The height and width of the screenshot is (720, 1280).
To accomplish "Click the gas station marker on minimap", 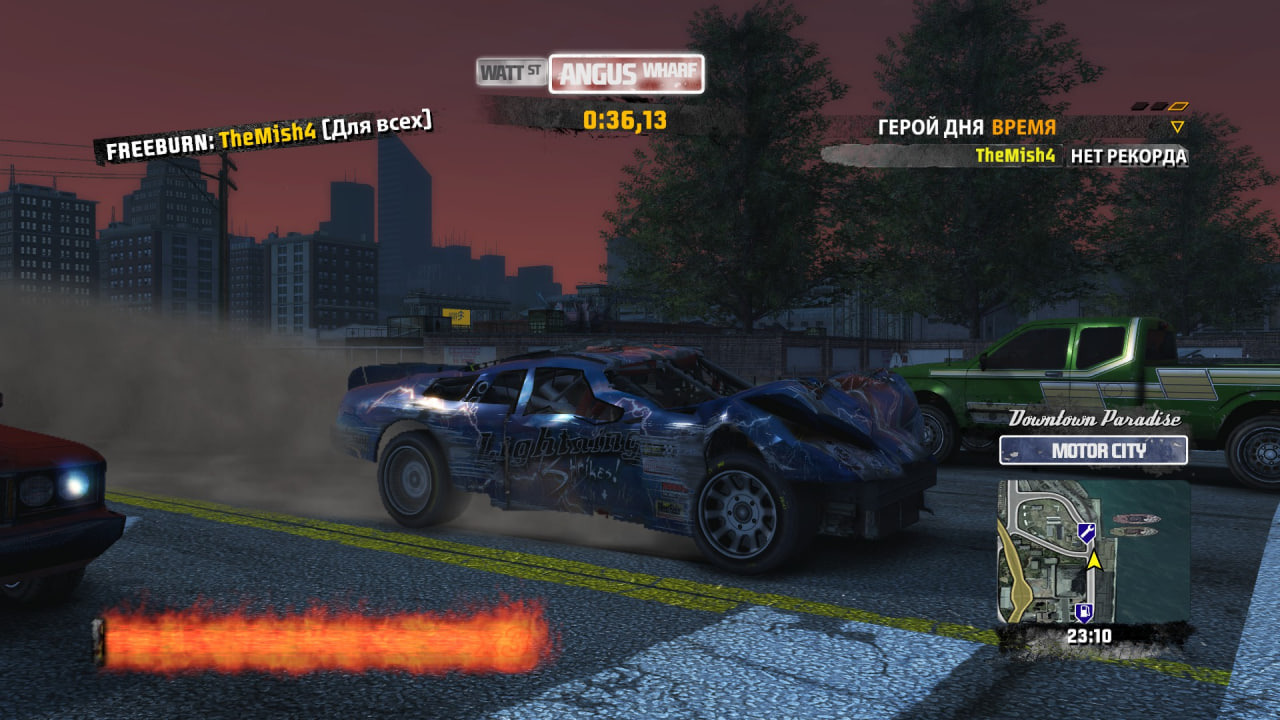I will pos(1082,611).
